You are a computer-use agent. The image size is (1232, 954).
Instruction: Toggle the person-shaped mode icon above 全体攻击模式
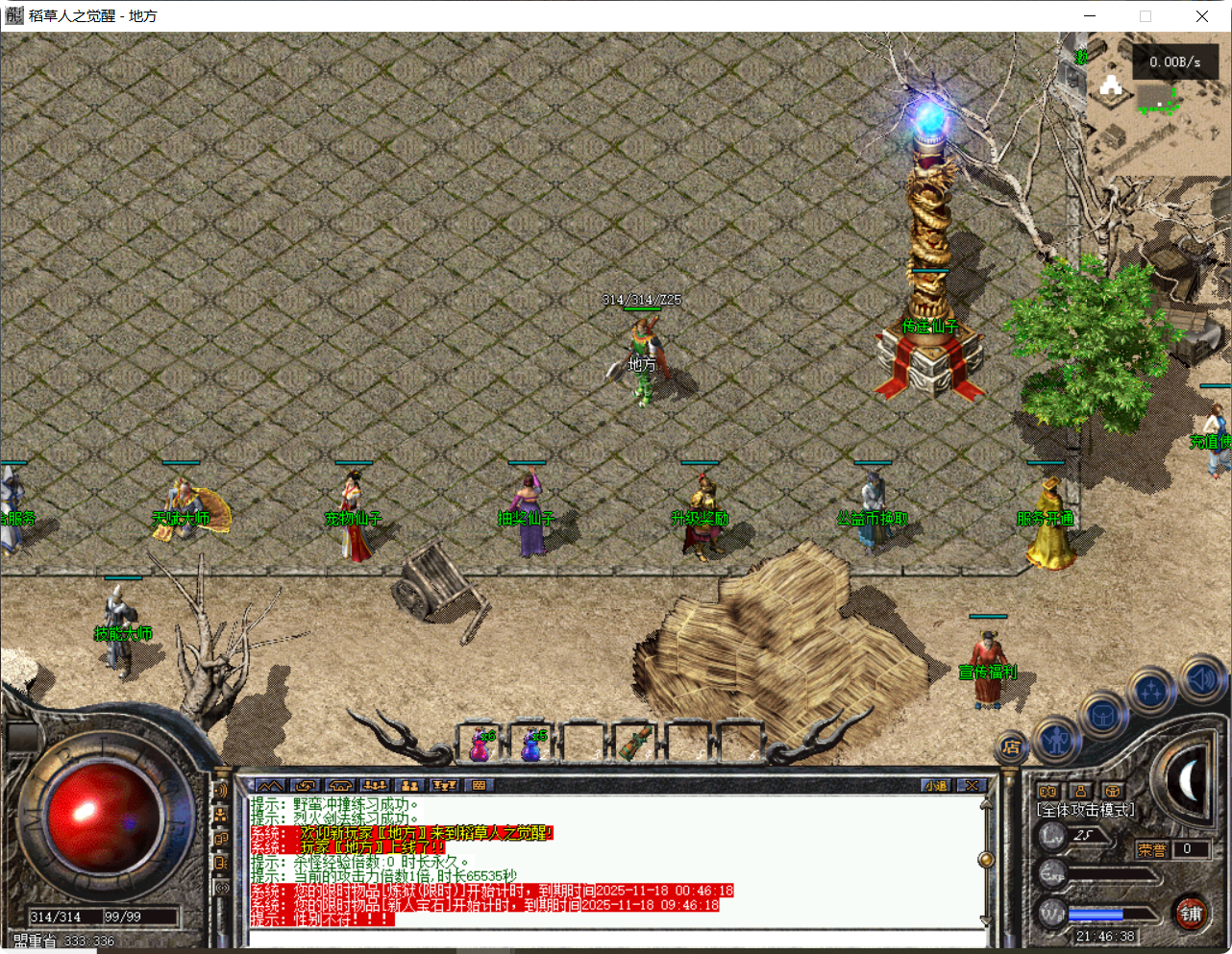pos(1080,792)
